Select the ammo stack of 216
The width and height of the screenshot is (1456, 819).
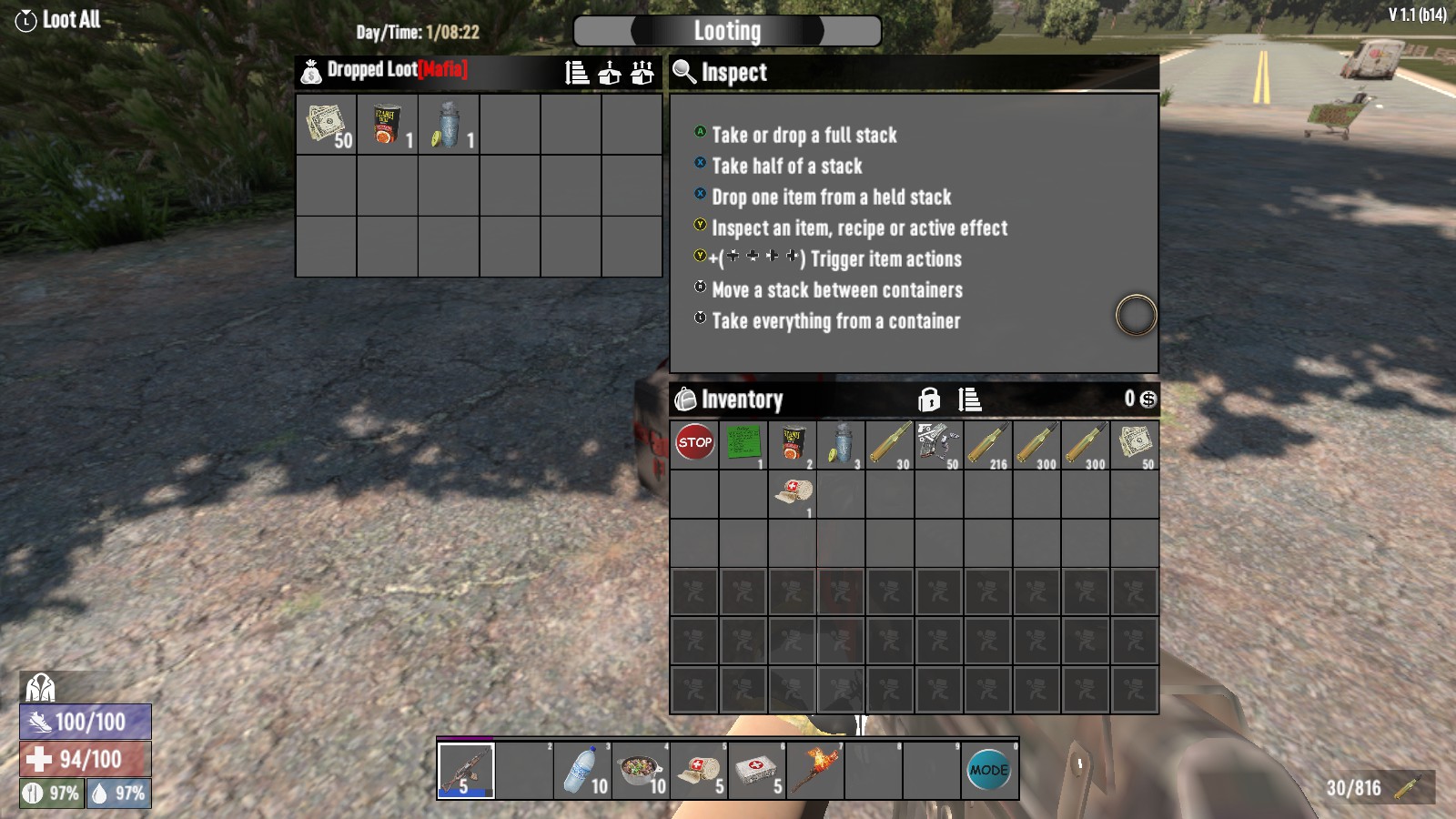(987, 444)
